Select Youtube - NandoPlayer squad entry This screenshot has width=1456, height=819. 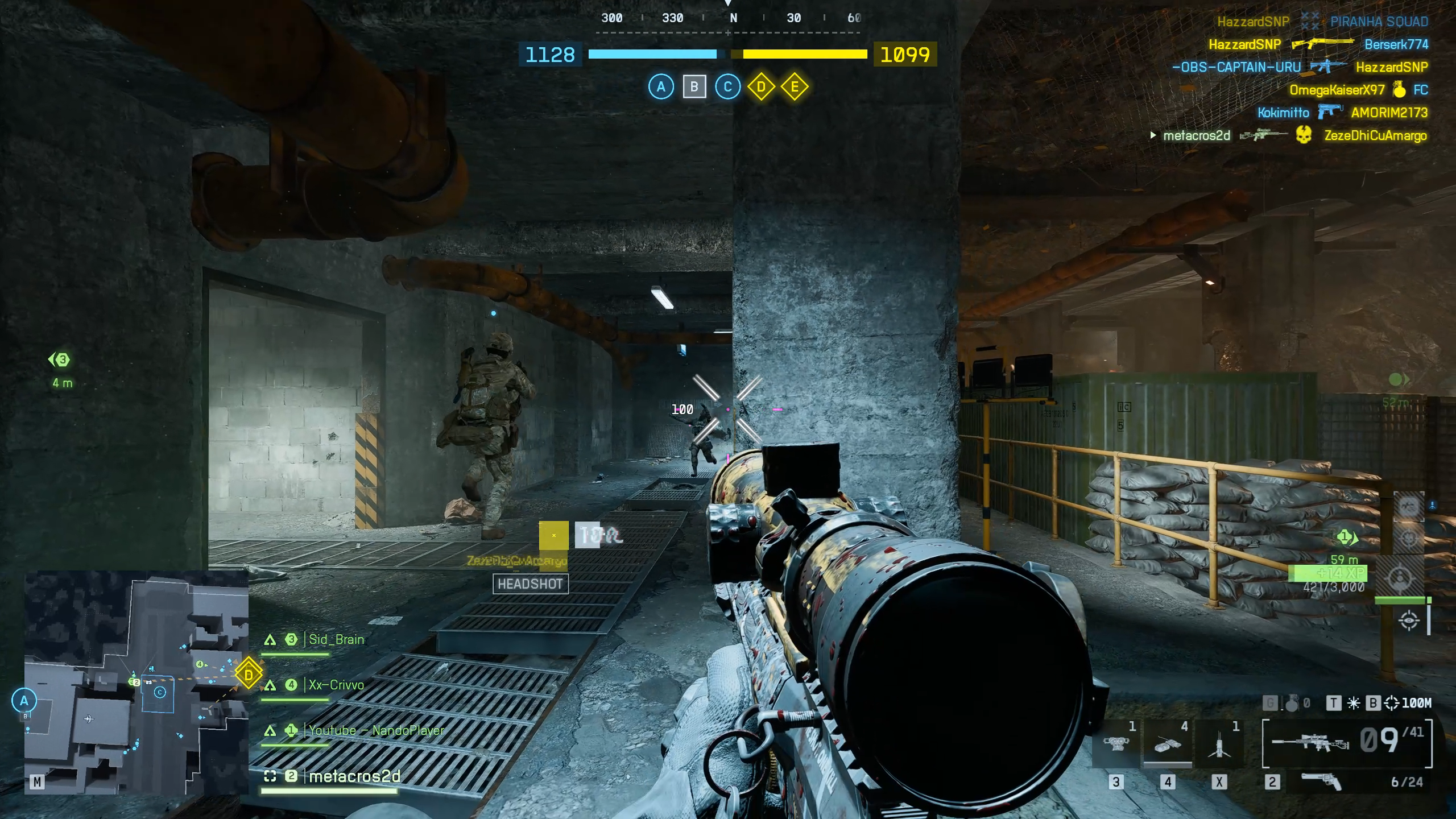(375, 731)
